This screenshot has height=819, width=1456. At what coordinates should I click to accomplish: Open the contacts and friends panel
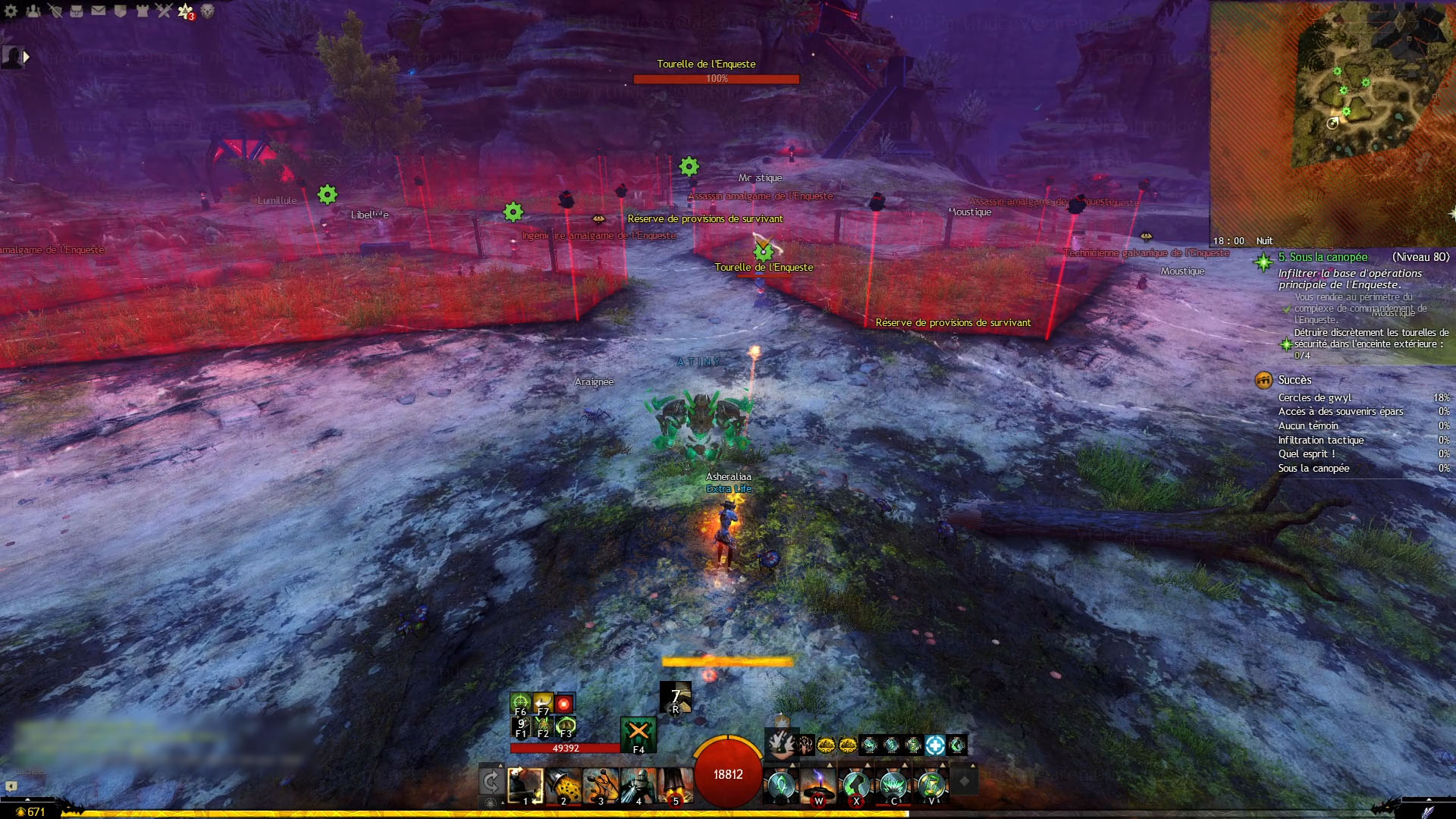[33, 11]
